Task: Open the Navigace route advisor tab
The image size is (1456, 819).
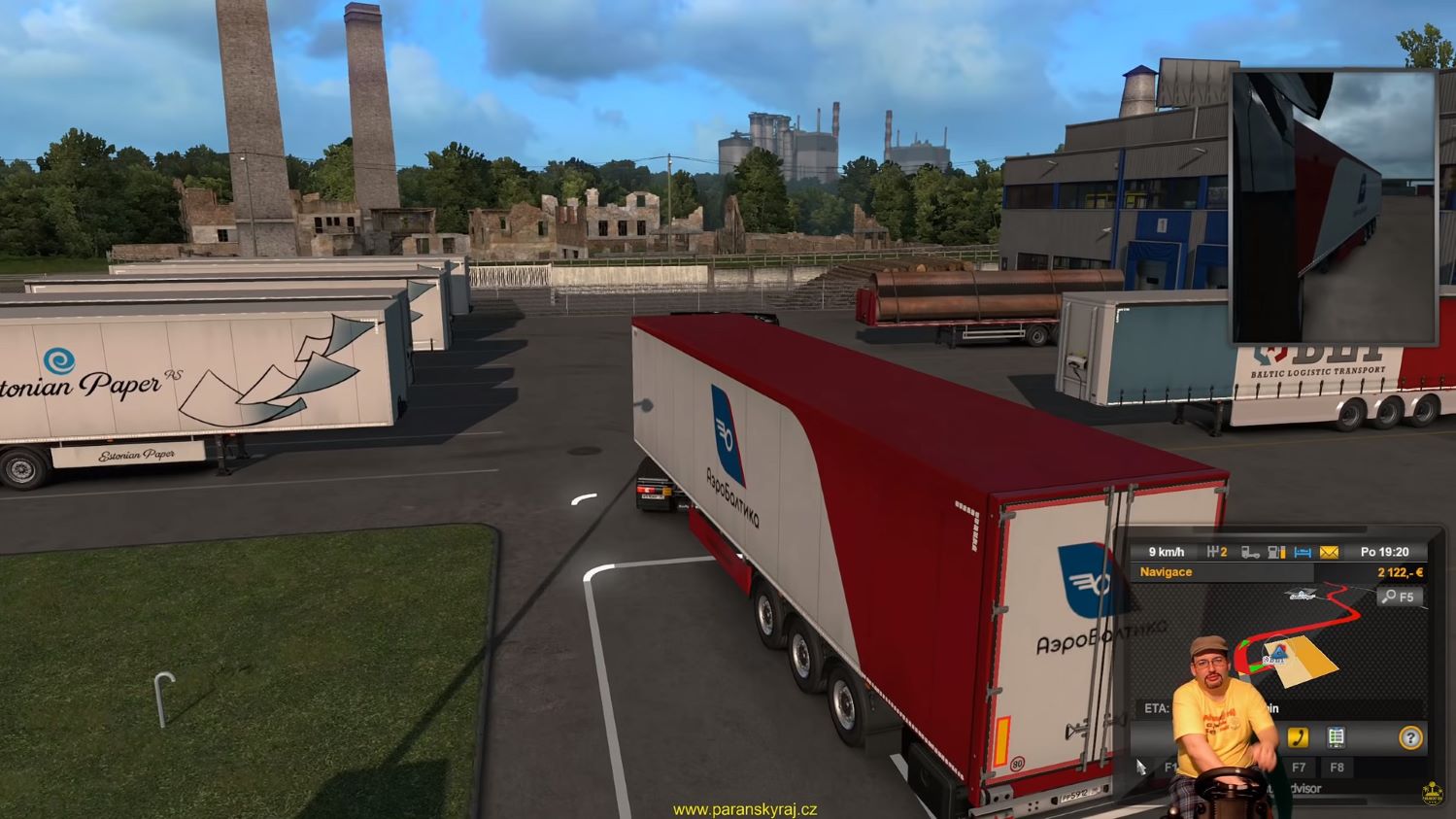Action: 1166,572
